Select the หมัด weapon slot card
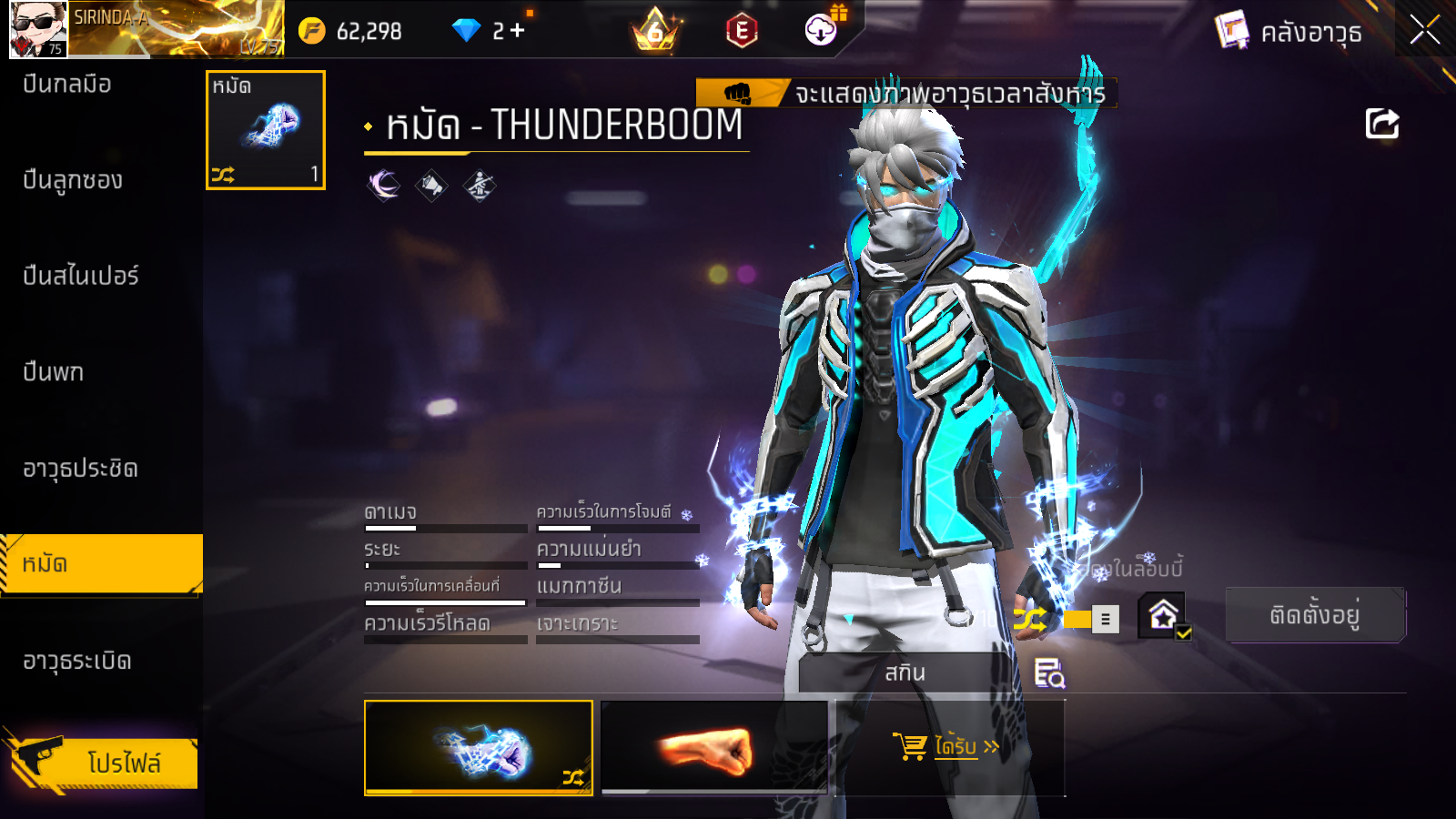1456x819 pixels. (x=266, y=130)
